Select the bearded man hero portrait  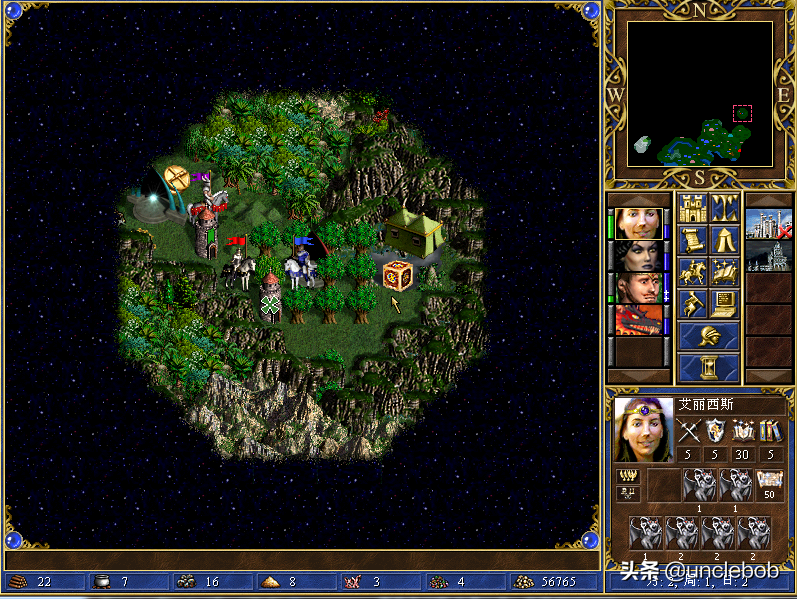point(637,288)
